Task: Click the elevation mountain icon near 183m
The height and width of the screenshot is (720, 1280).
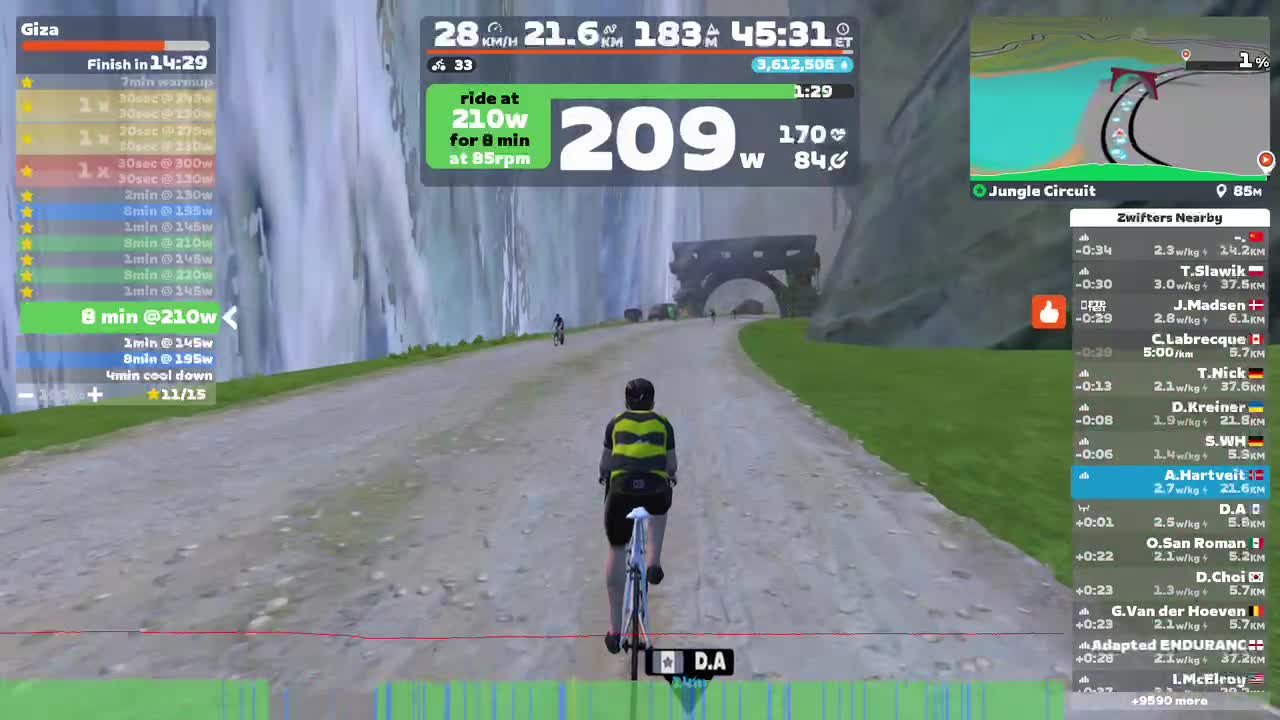Action: point(712,30)
